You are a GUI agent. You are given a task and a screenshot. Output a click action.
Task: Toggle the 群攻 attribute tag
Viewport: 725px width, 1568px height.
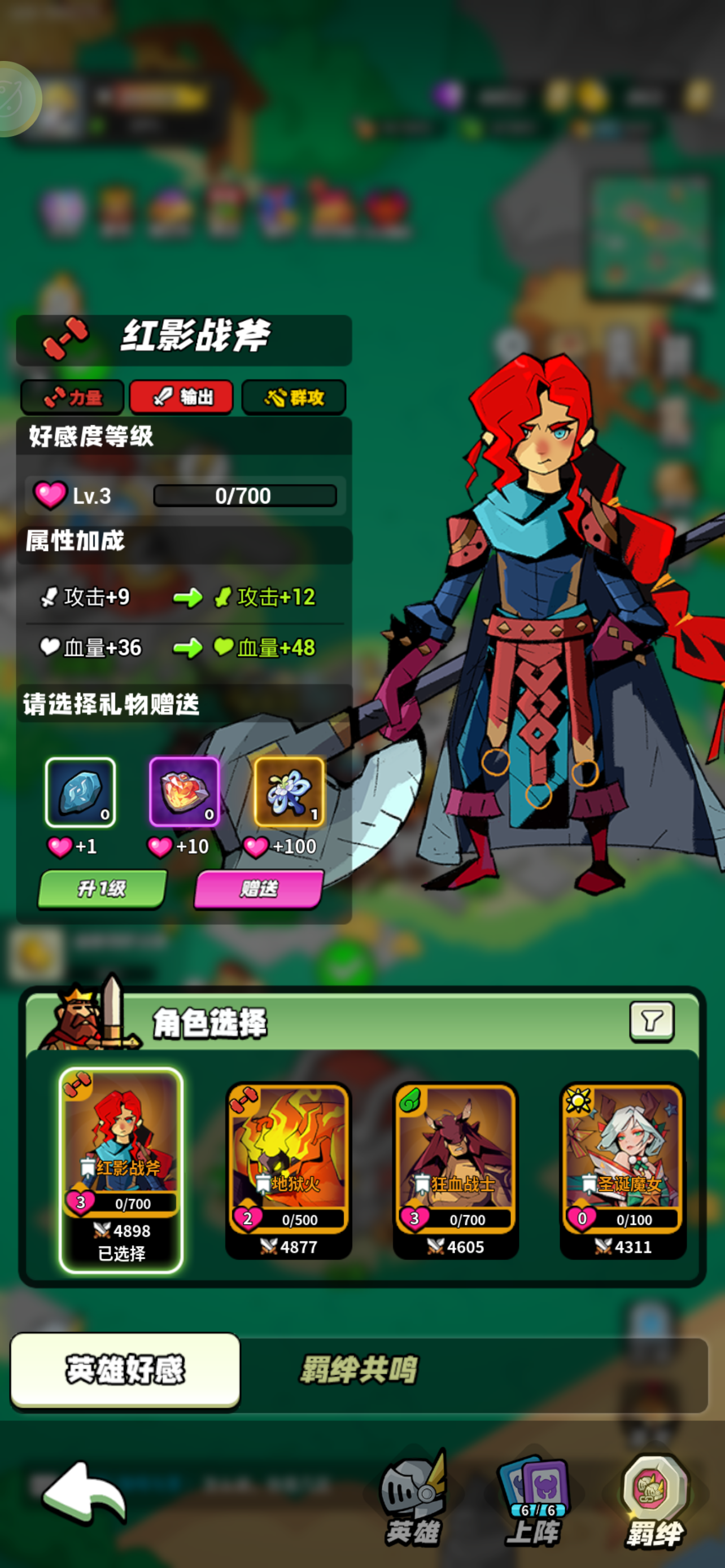[294, 397]
